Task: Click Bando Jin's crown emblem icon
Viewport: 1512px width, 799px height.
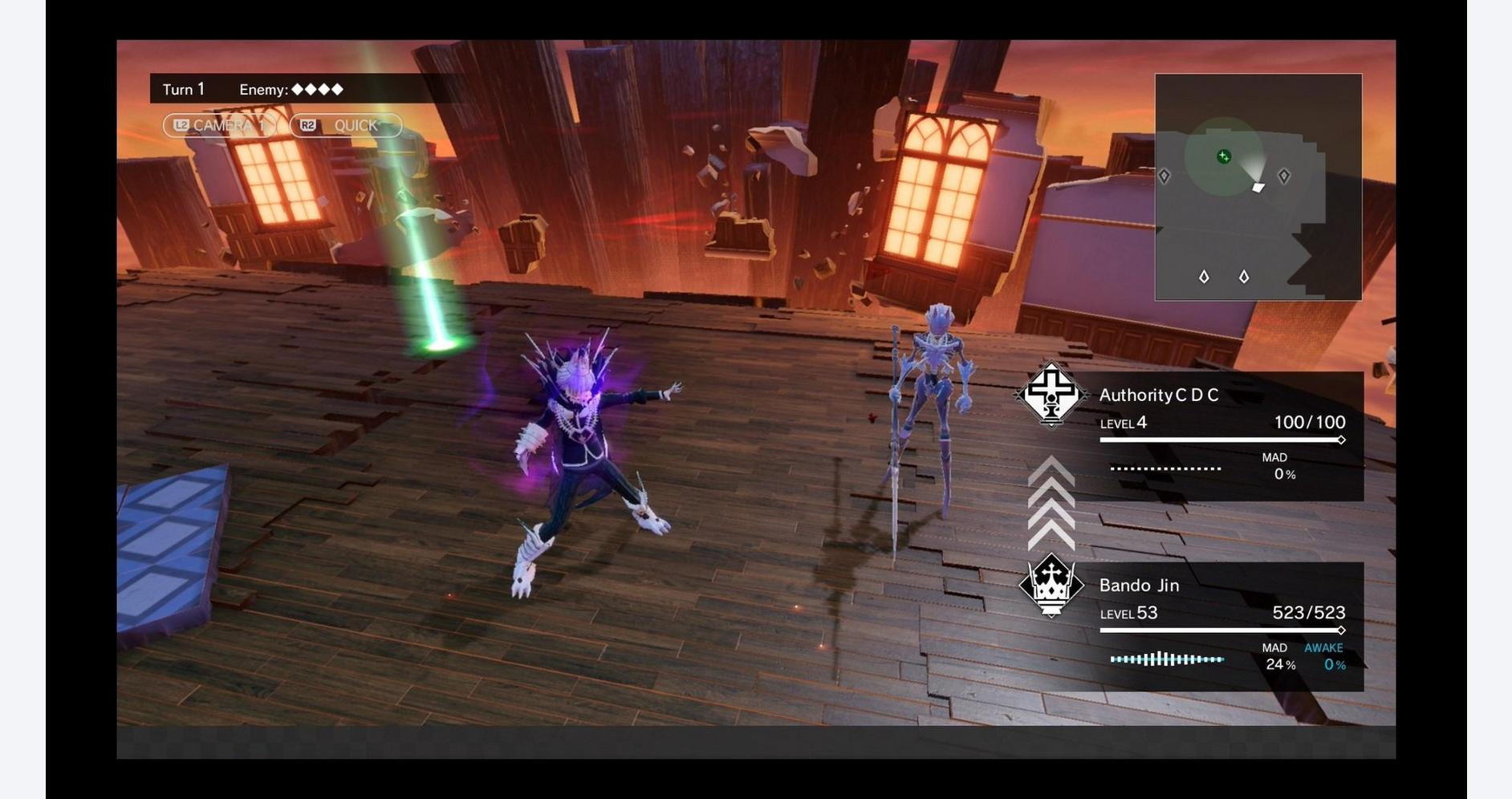Action: (1051, 586)
